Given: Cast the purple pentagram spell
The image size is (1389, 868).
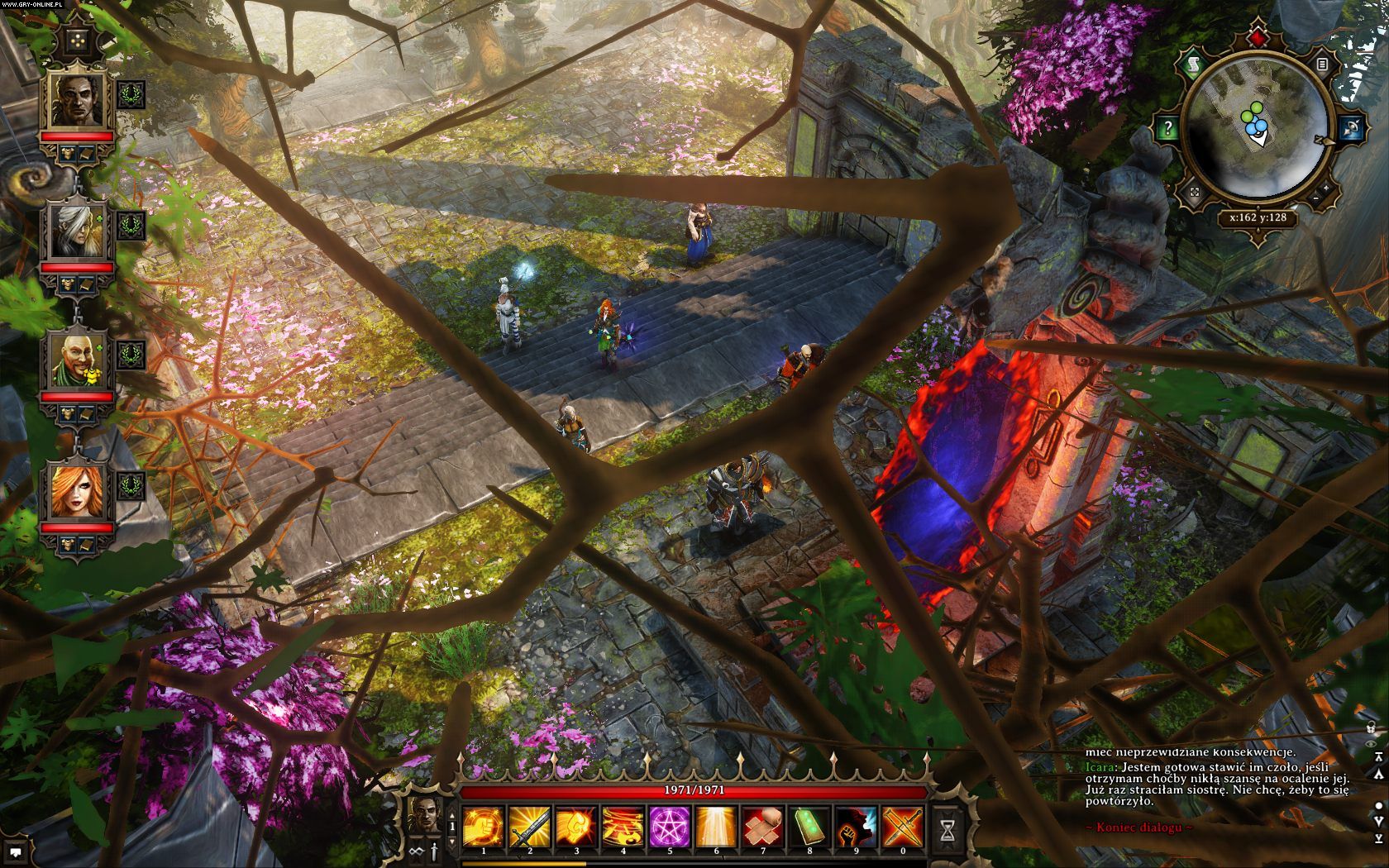Looking at the screenshot, I should click(670, 826).
